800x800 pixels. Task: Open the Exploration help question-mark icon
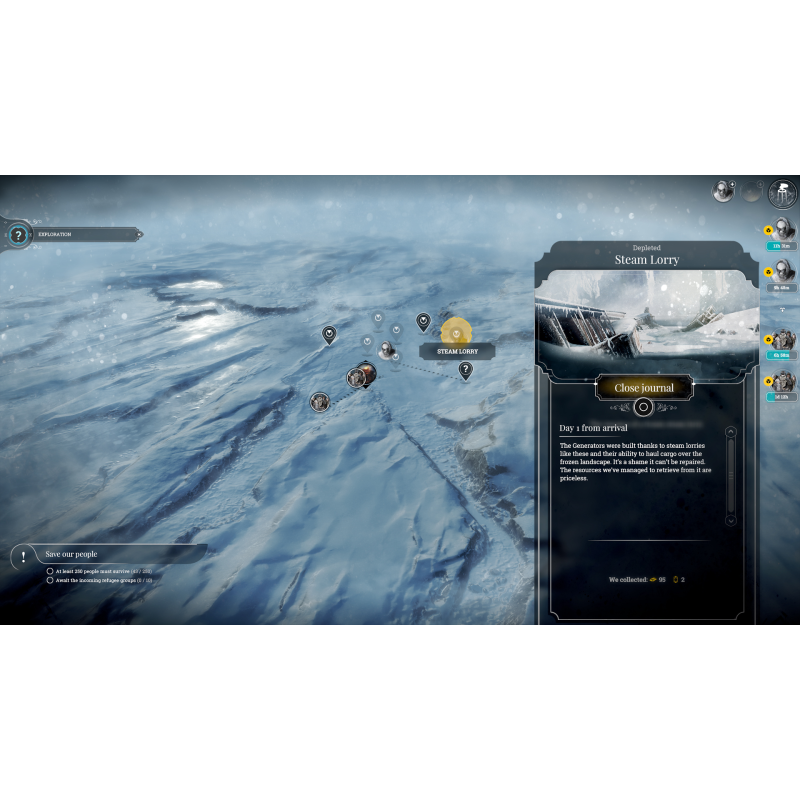click(17, 235)
